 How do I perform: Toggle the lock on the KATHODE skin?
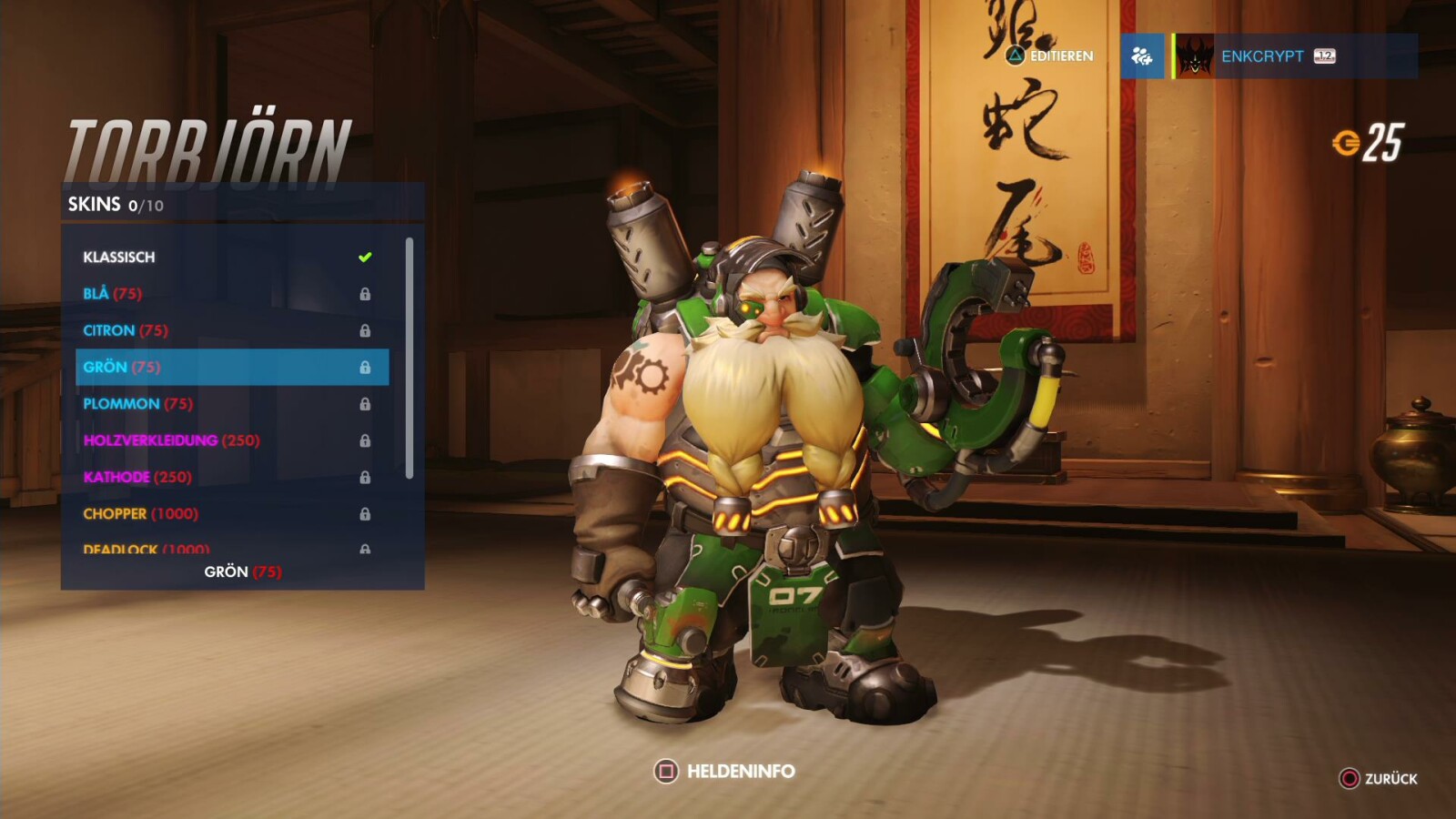pyautogui.click(x=366, y=477)
